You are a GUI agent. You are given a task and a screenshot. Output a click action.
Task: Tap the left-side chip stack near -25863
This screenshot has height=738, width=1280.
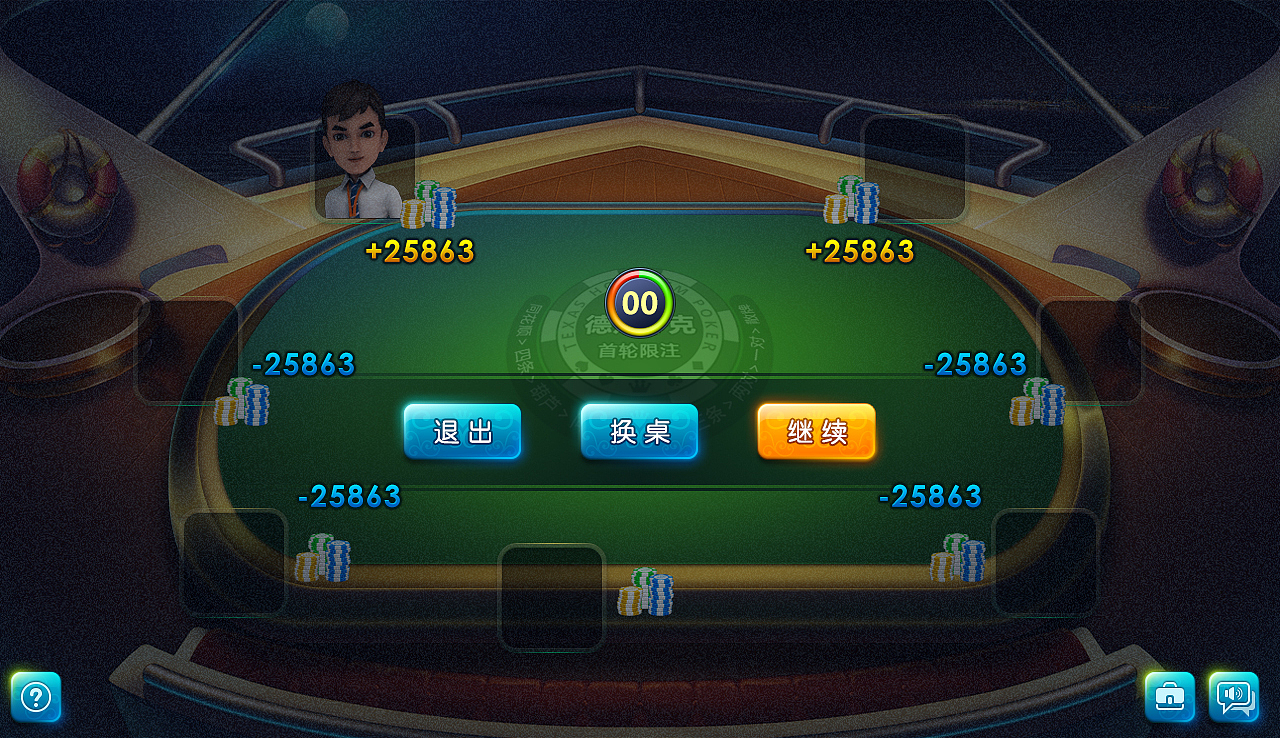243,403
